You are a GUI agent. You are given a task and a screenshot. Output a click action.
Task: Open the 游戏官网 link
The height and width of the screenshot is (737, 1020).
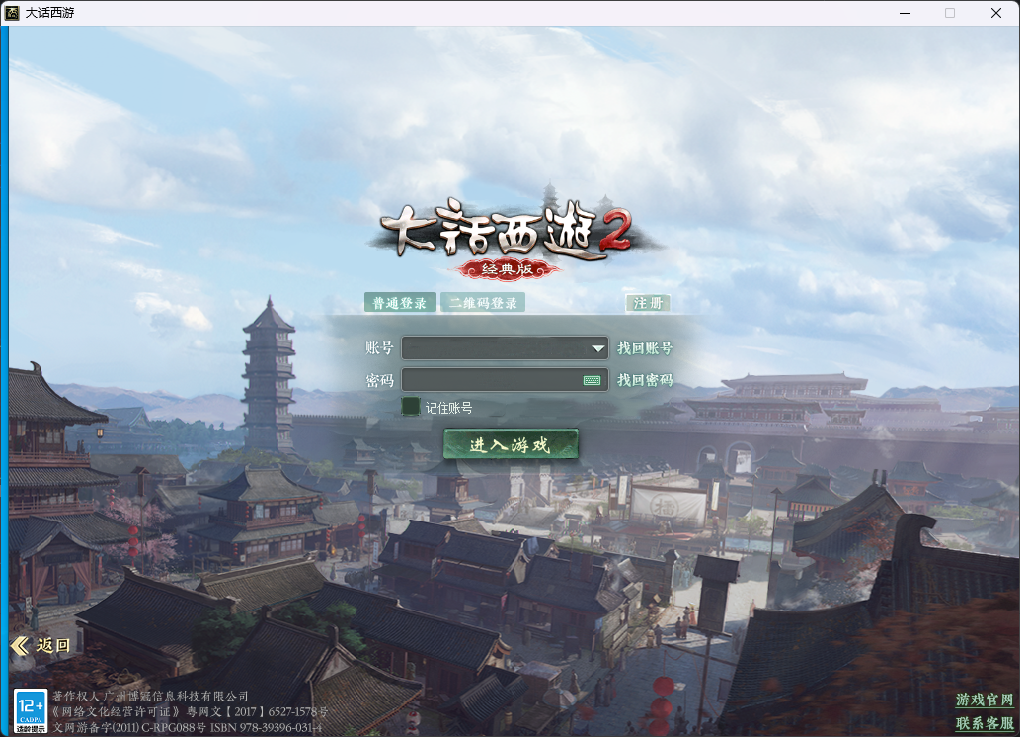pos(984,700)
